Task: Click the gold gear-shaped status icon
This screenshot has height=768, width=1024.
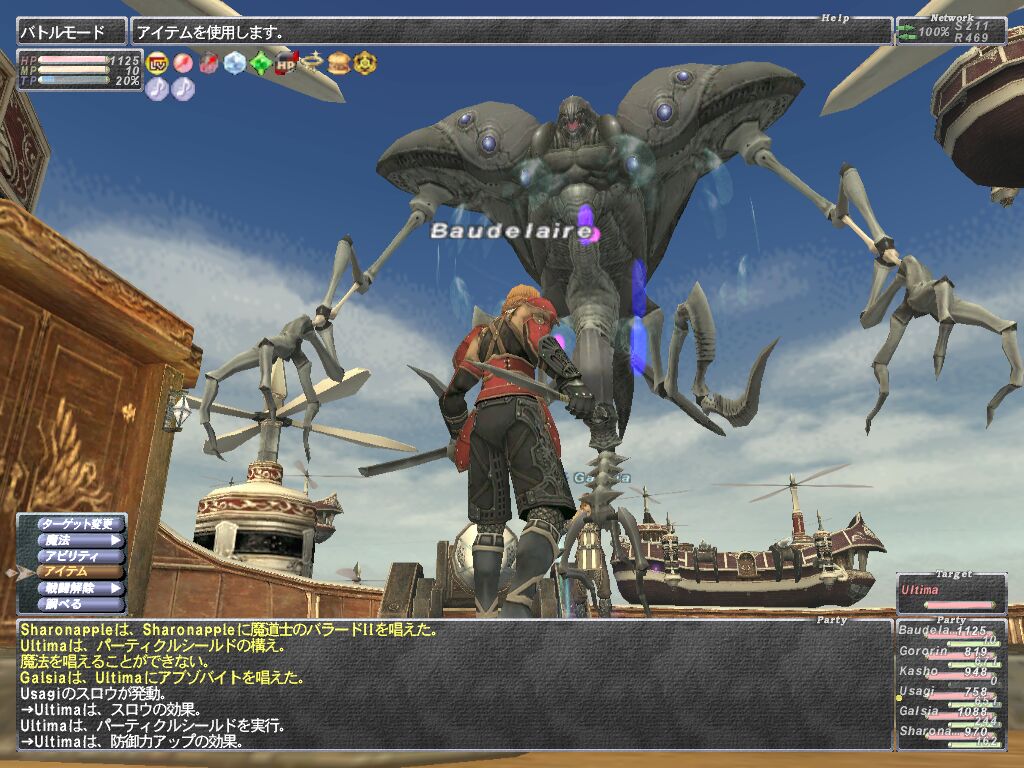Action: point(364,63)
